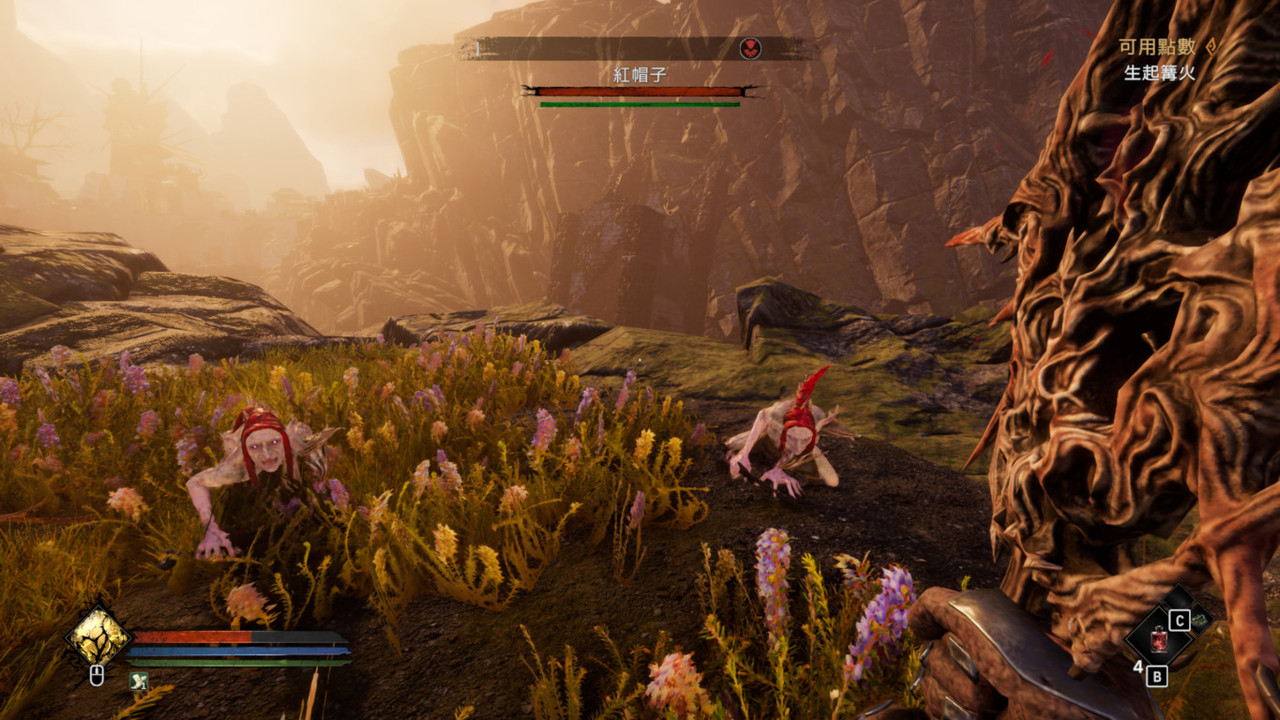1280x720 pixels.
Task: Use the red potion quick slot
Action: point(1160,638)
